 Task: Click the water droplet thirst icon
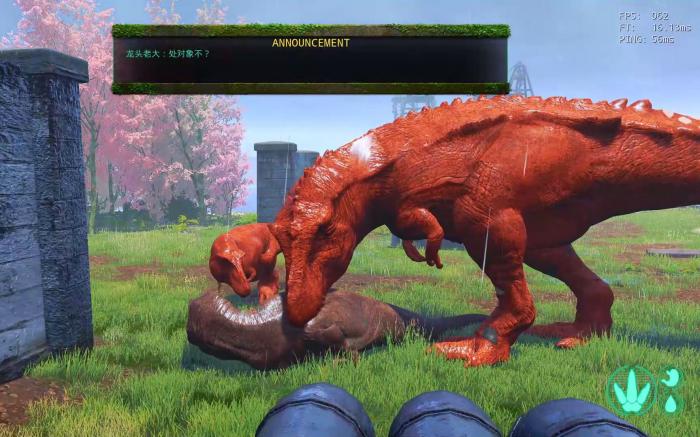670,404
